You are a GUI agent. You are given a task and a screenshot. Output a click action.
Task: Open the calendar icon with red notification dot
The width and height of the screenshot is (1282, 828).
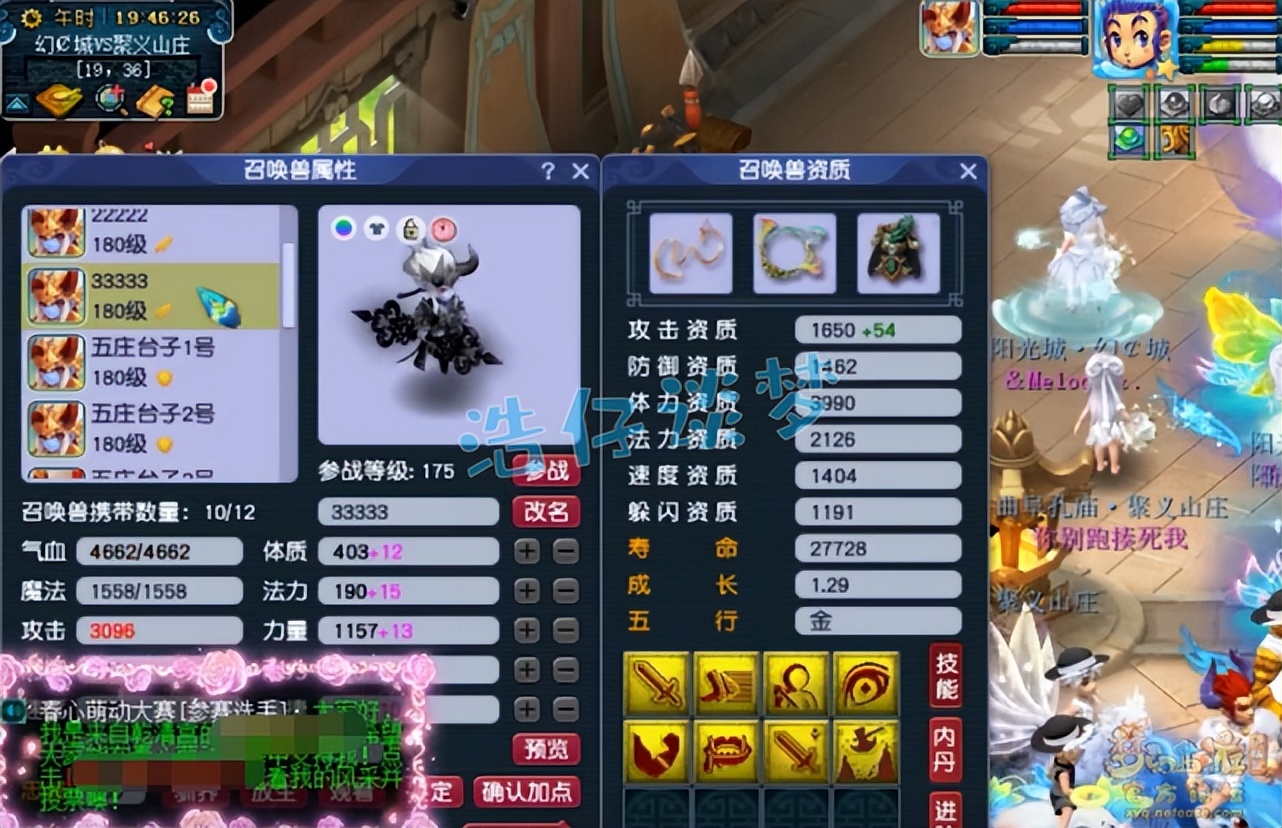pos(201,99)
